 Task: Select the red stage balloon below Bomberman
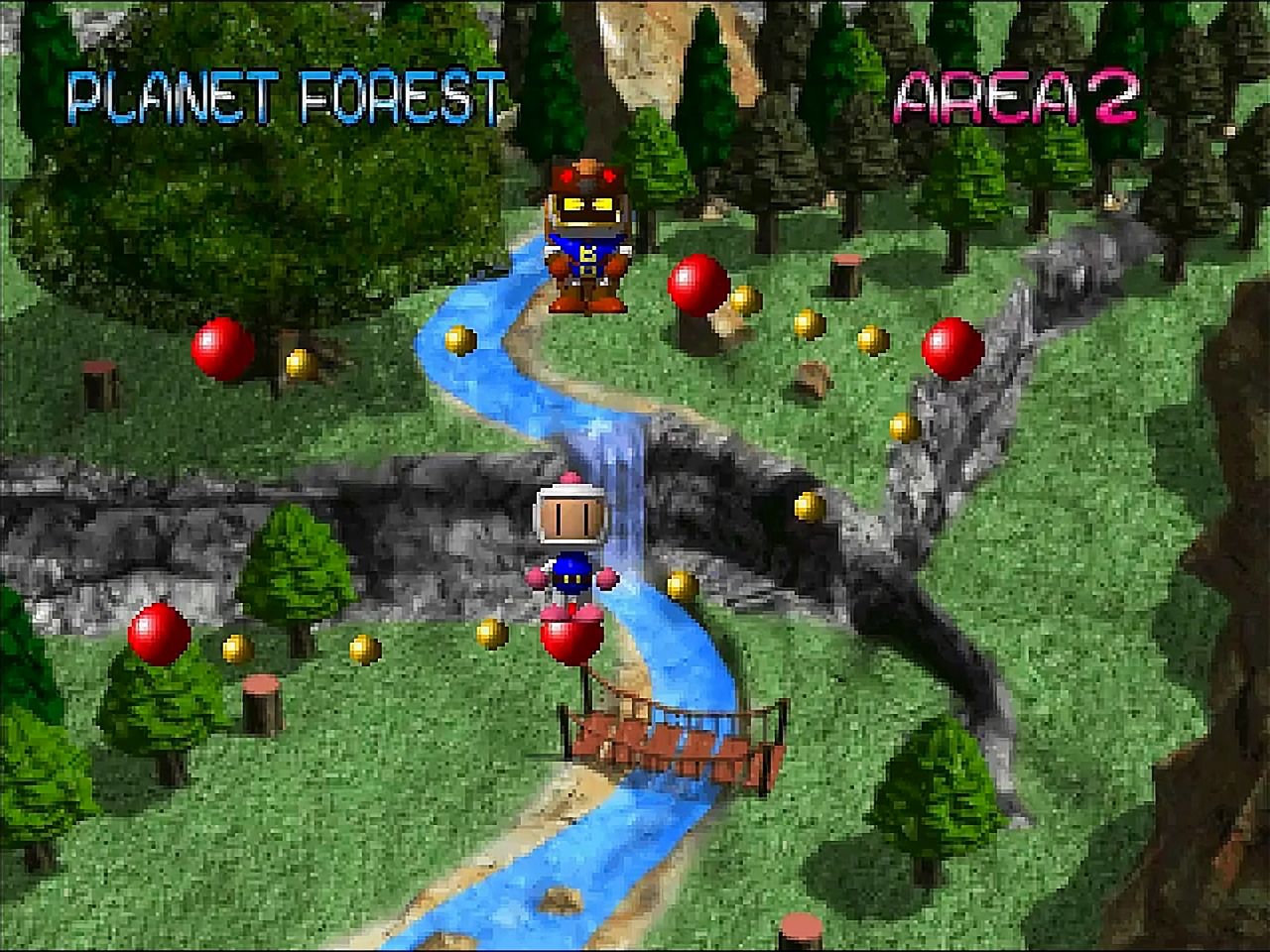[x=573, y=635]
